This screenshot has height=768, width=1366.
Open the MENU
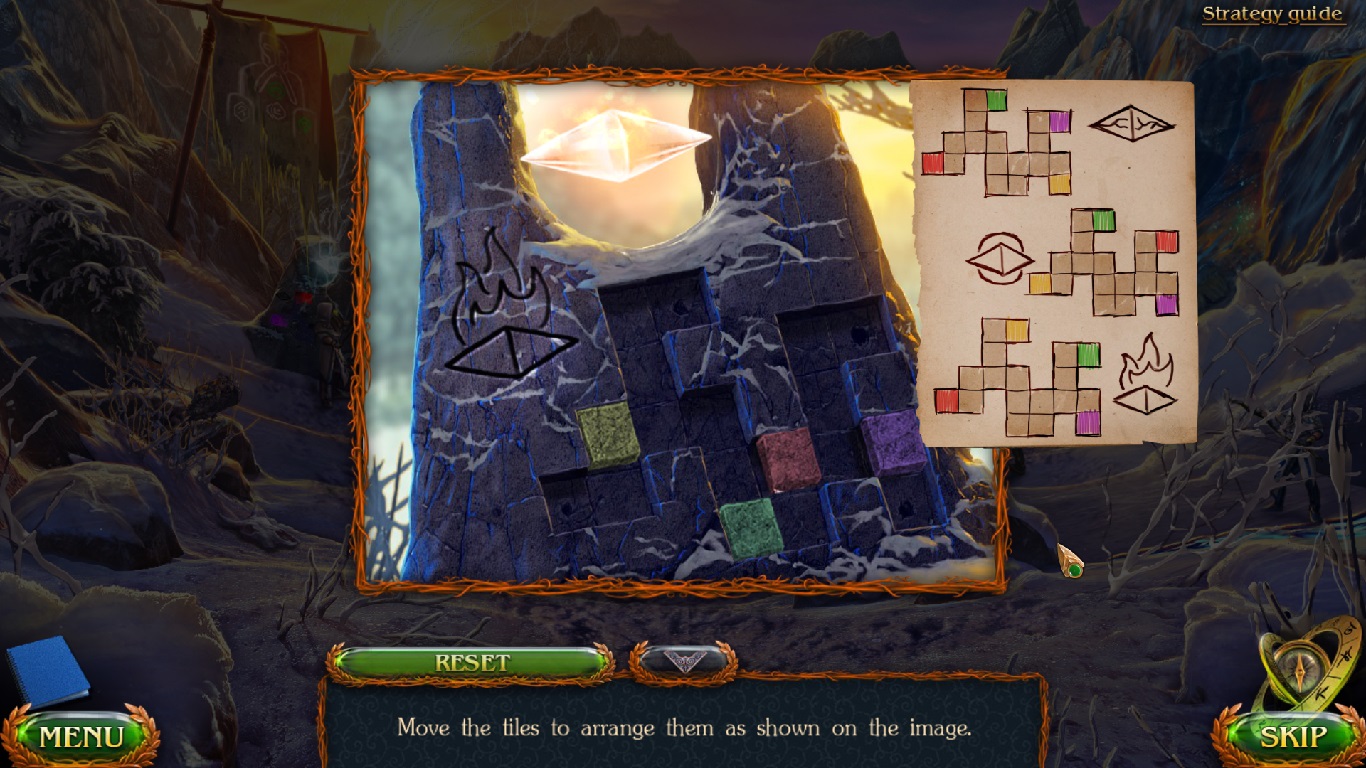pyautogui.click(x=80, y=737)
